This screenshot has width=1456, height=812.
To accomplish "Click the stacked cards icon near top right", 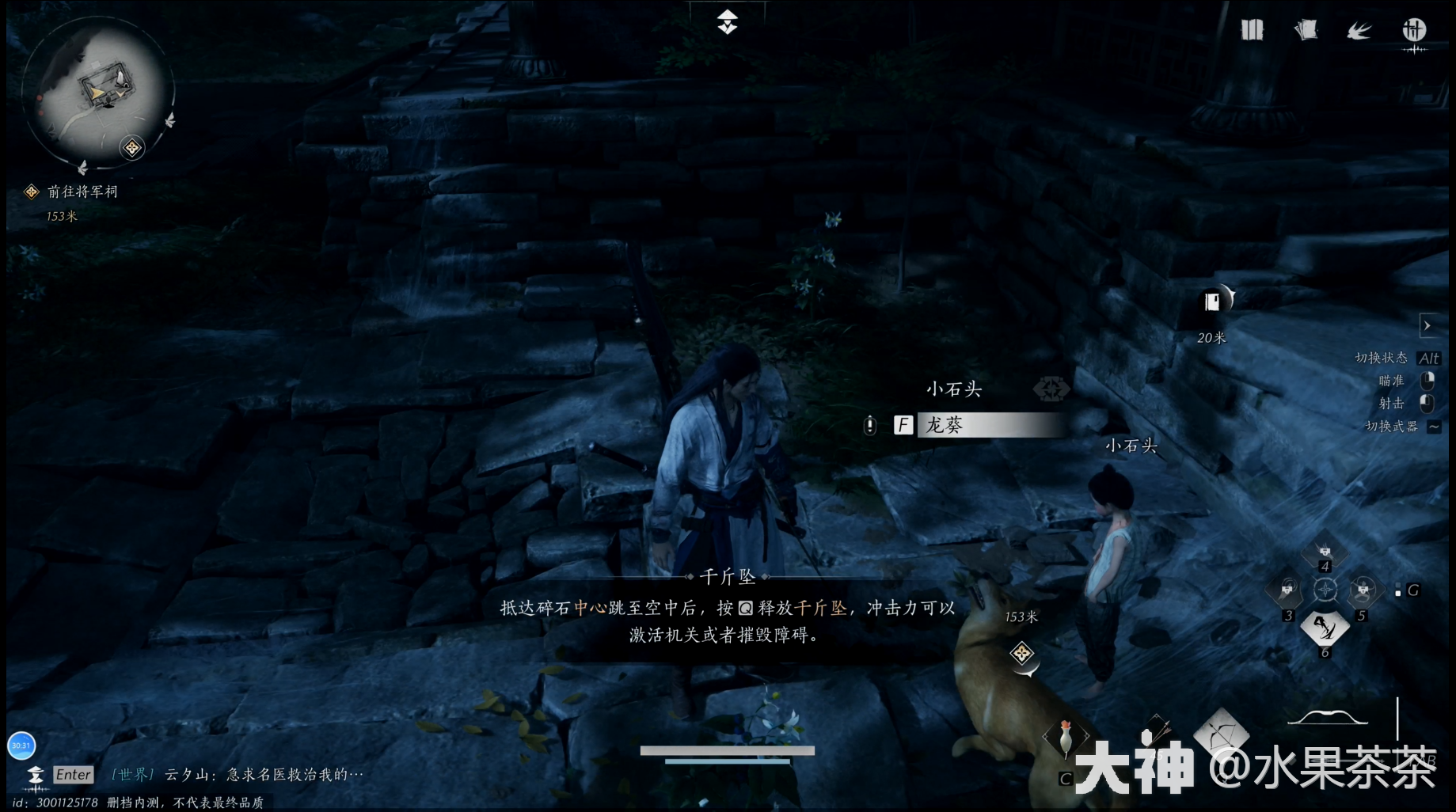I will (x=1306, y=29).
